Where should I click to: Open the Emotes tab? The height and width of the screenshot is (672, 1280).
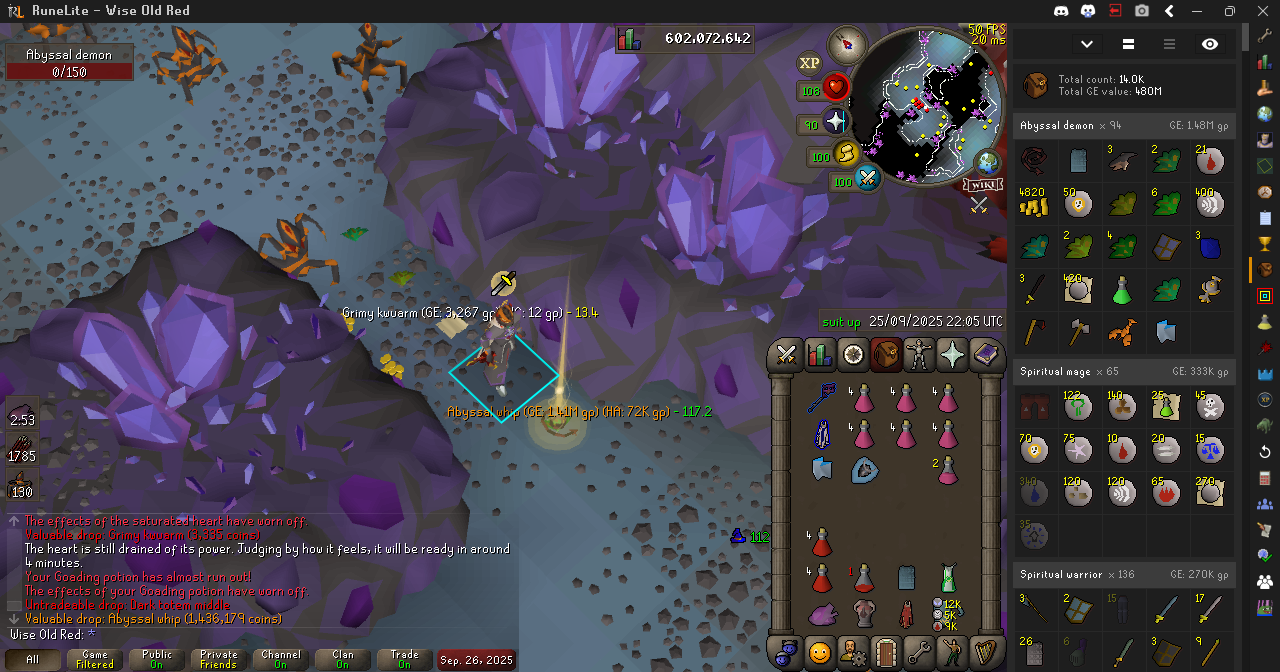point(952,652)
